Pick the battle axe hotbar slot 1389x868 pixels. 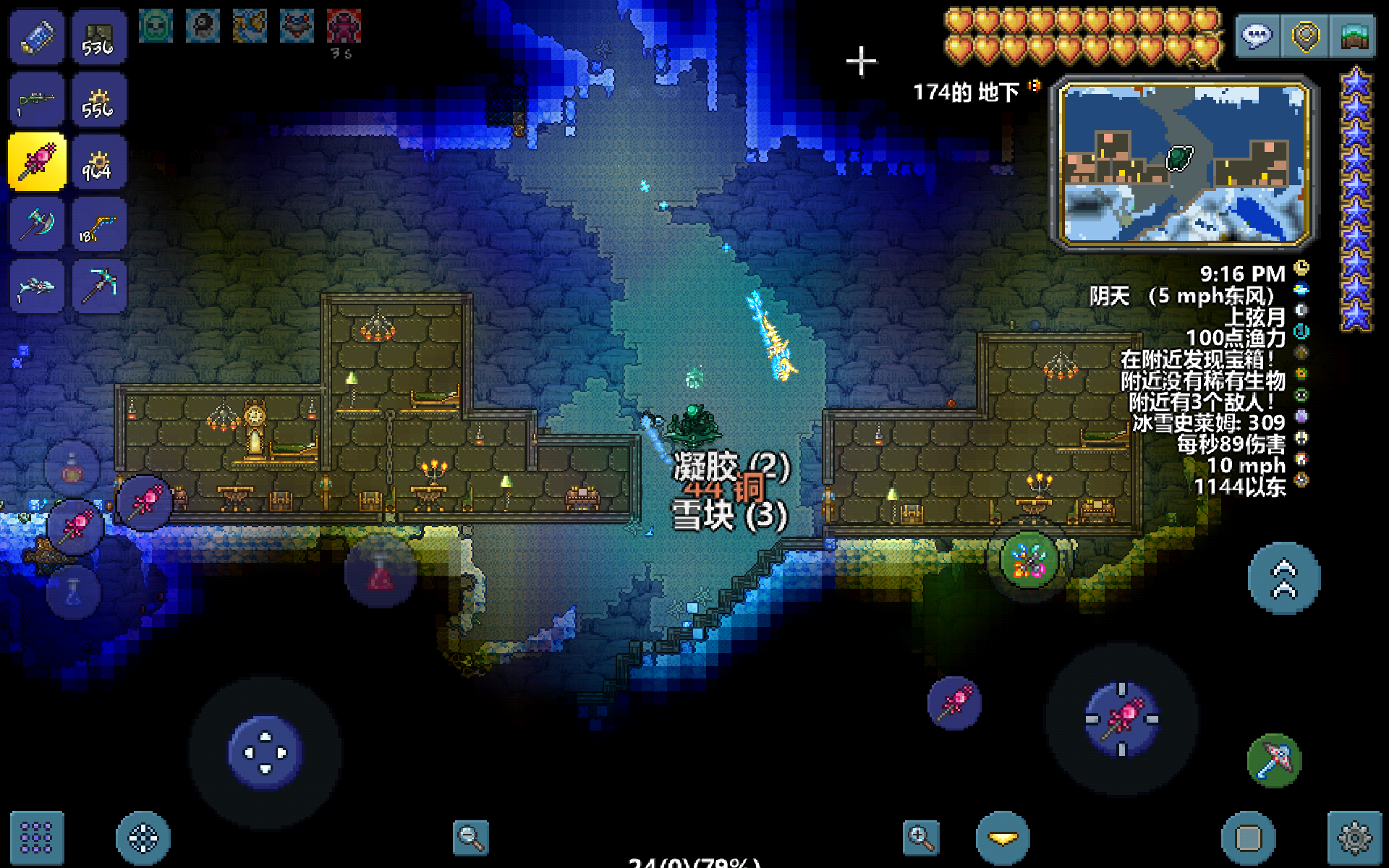37,225
